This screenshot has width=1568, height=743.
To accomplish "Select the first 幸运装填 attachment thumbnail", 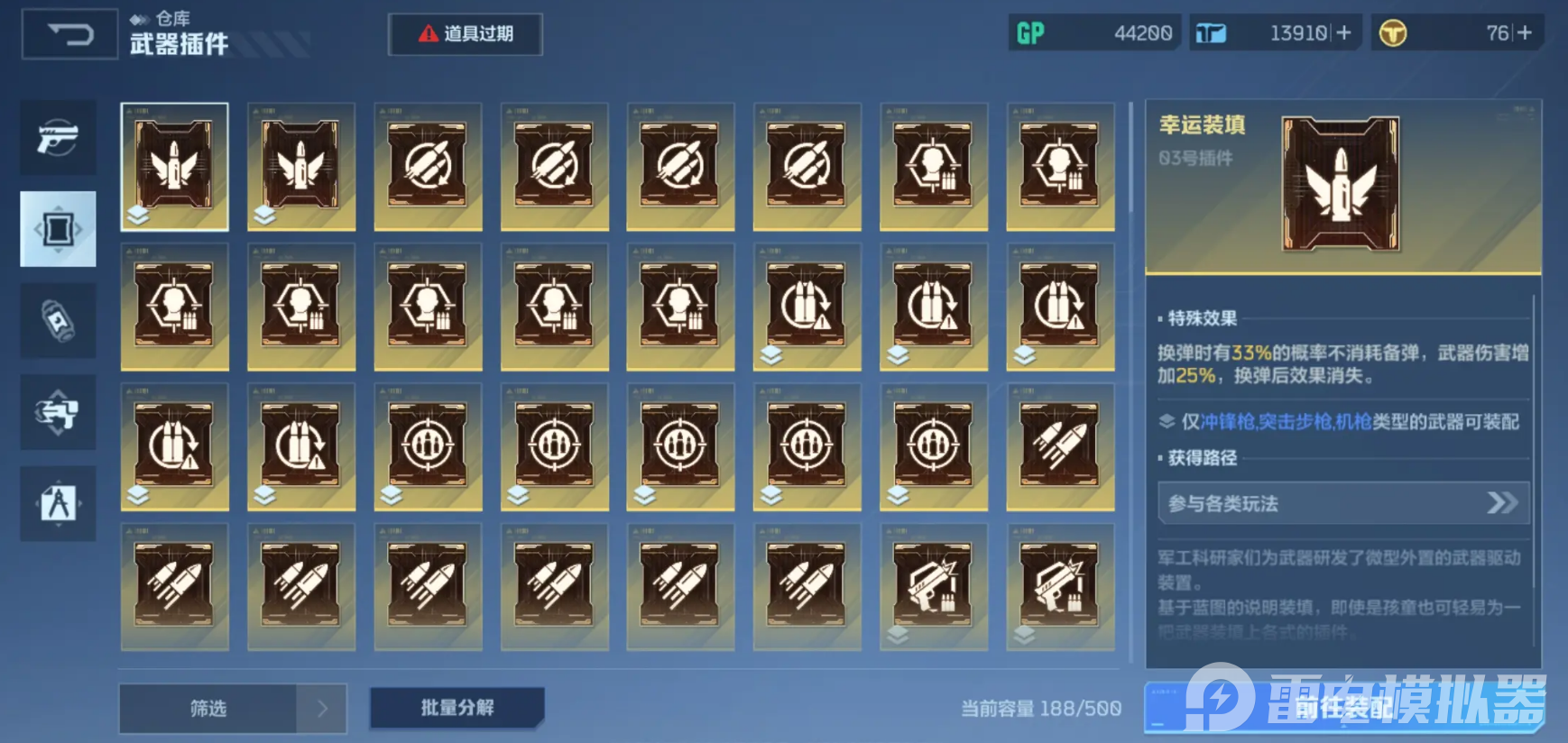I will point(174,167).
